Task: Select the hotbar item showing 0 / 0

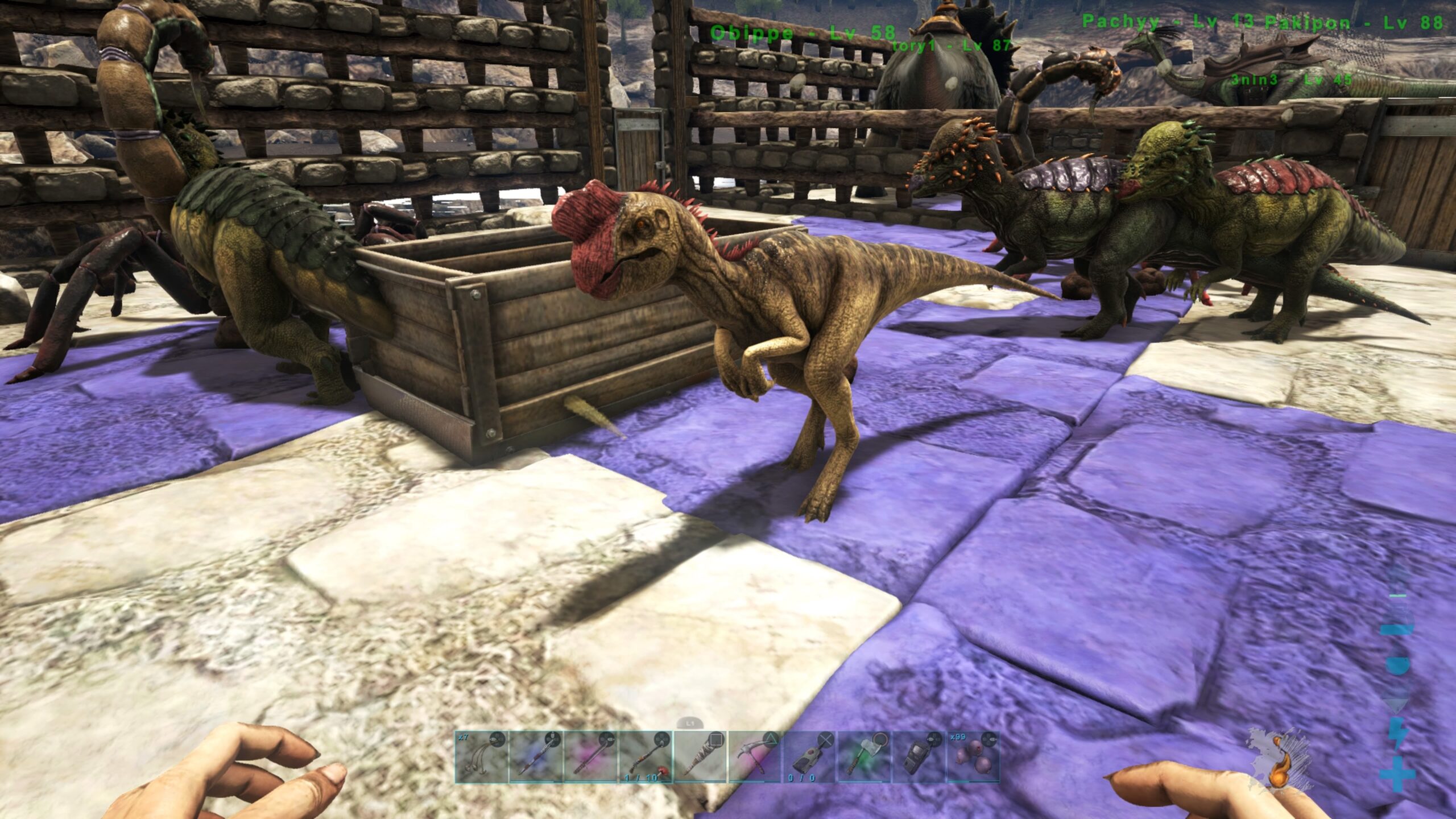Action: 809,757
